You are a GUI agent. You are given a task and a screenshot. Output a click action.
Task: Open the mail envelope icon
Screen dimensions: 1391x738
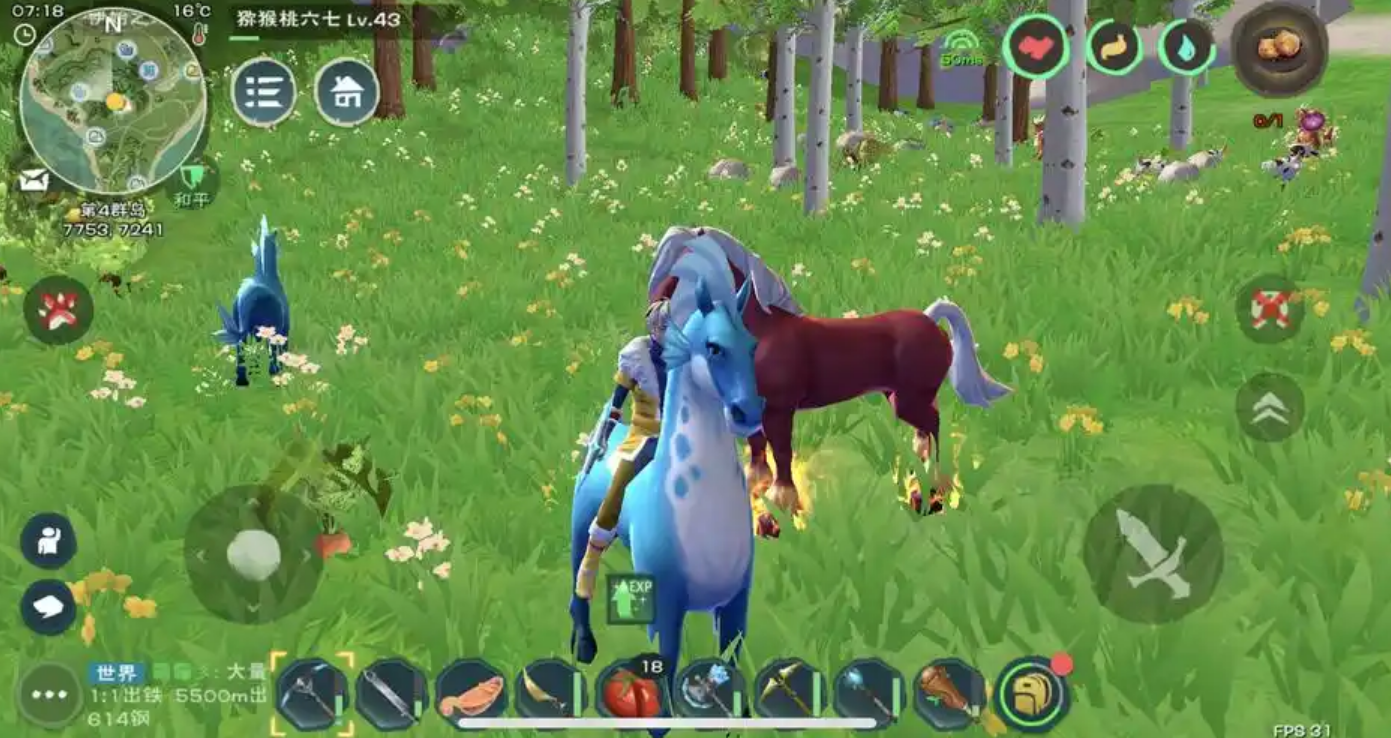[33, 180]
